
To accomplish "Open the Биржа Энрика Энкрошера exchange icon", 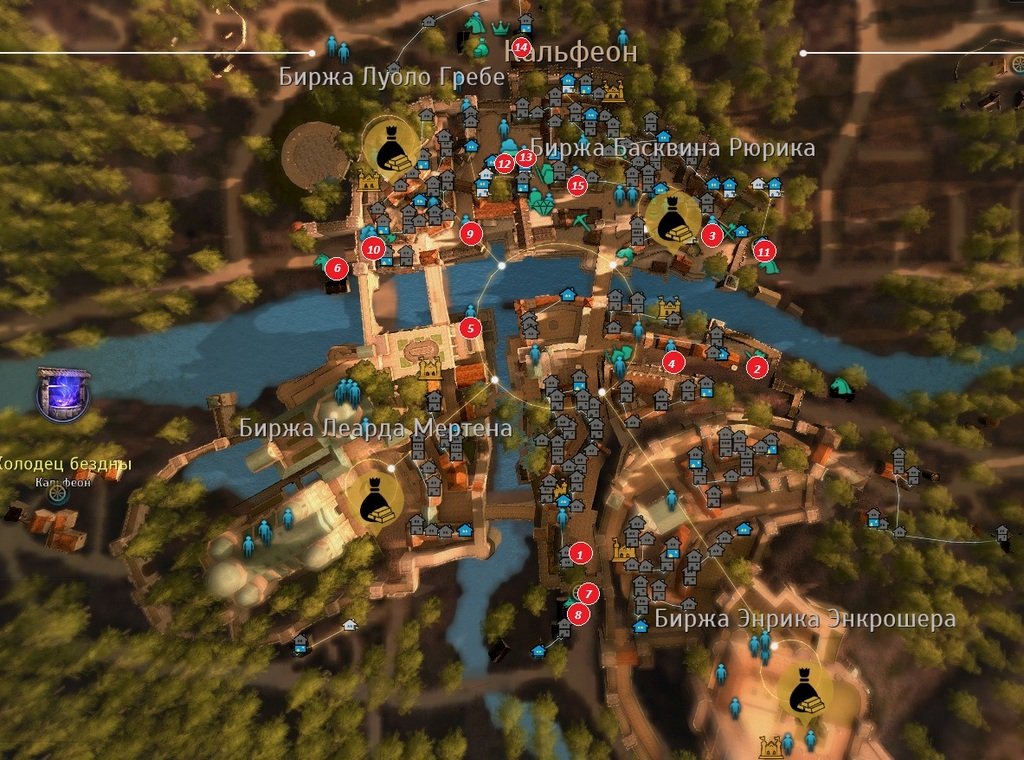I will (x=804, y=691).
